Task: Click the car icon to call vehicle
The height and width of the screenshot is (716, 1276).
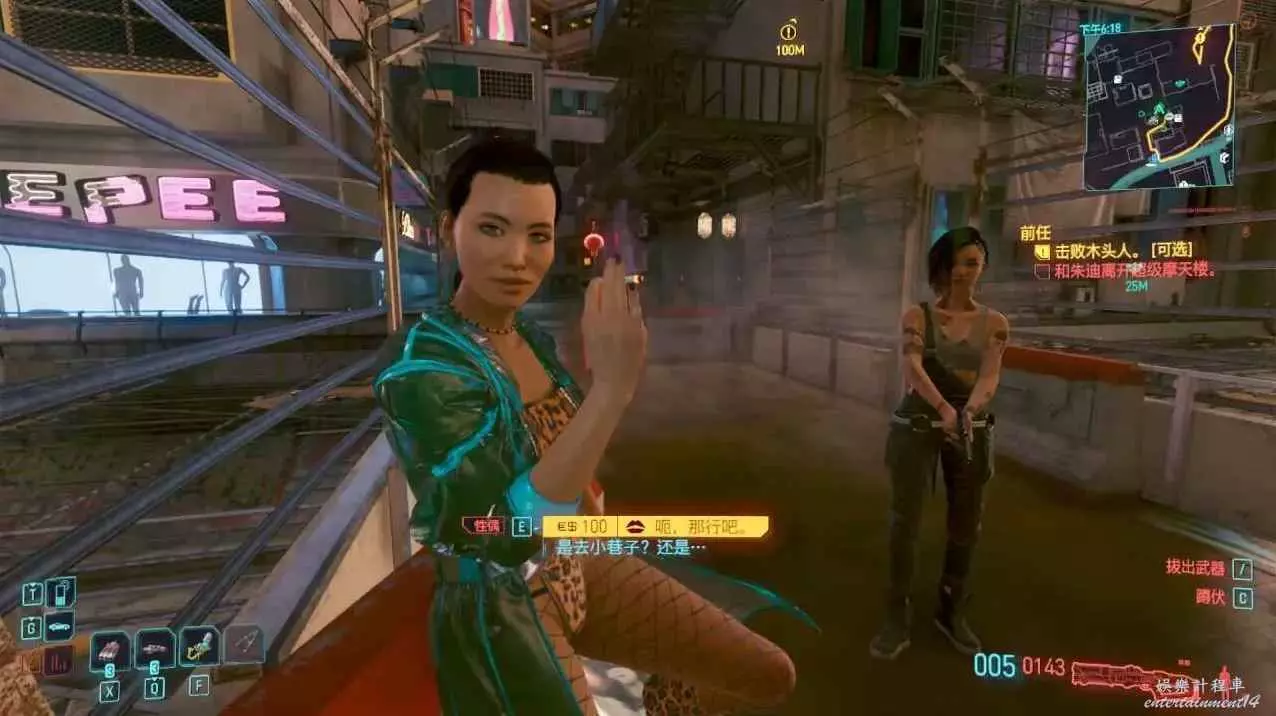Action: point(59,627)
